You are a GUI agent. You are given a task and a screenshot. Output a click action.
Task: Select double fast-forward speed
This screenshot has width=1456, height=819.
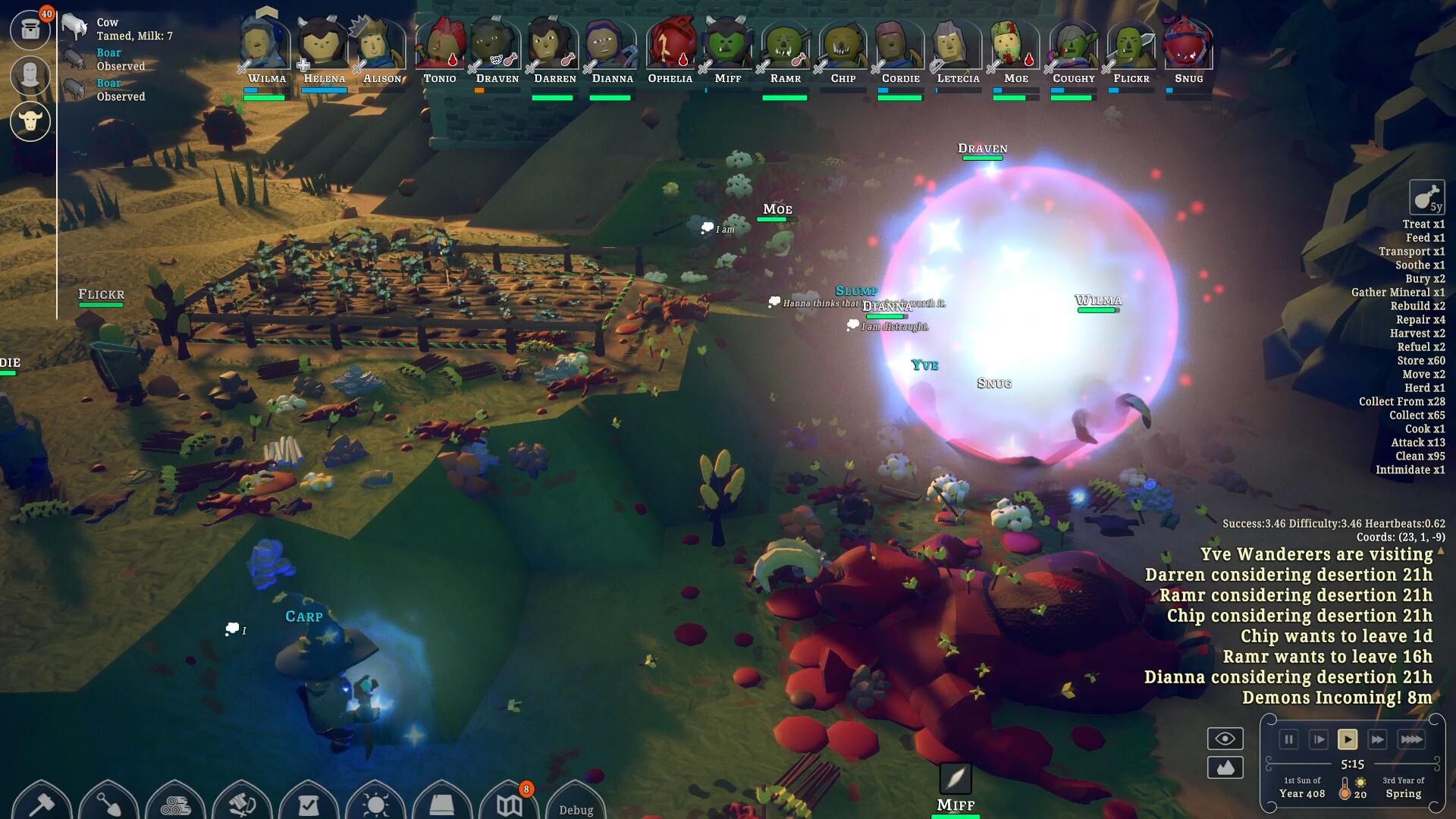[1377, 739]
